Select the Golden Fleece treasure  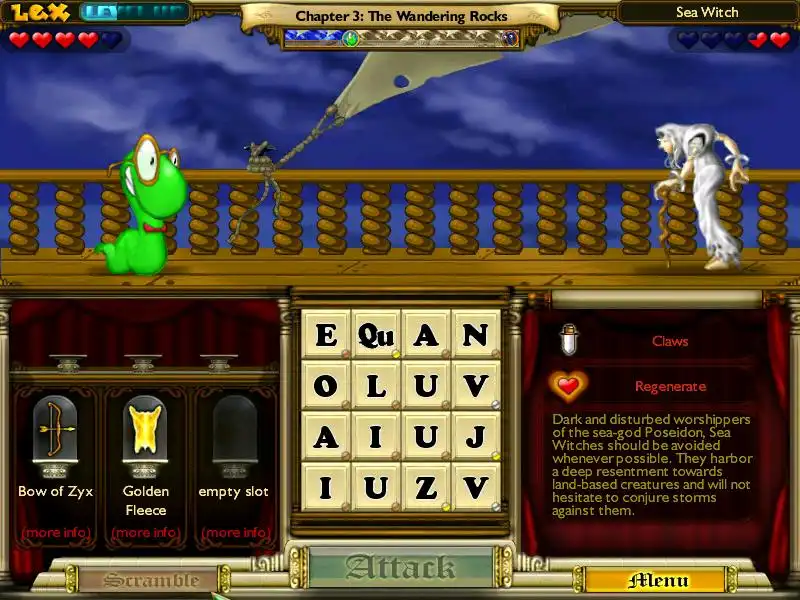coord(145,430)
